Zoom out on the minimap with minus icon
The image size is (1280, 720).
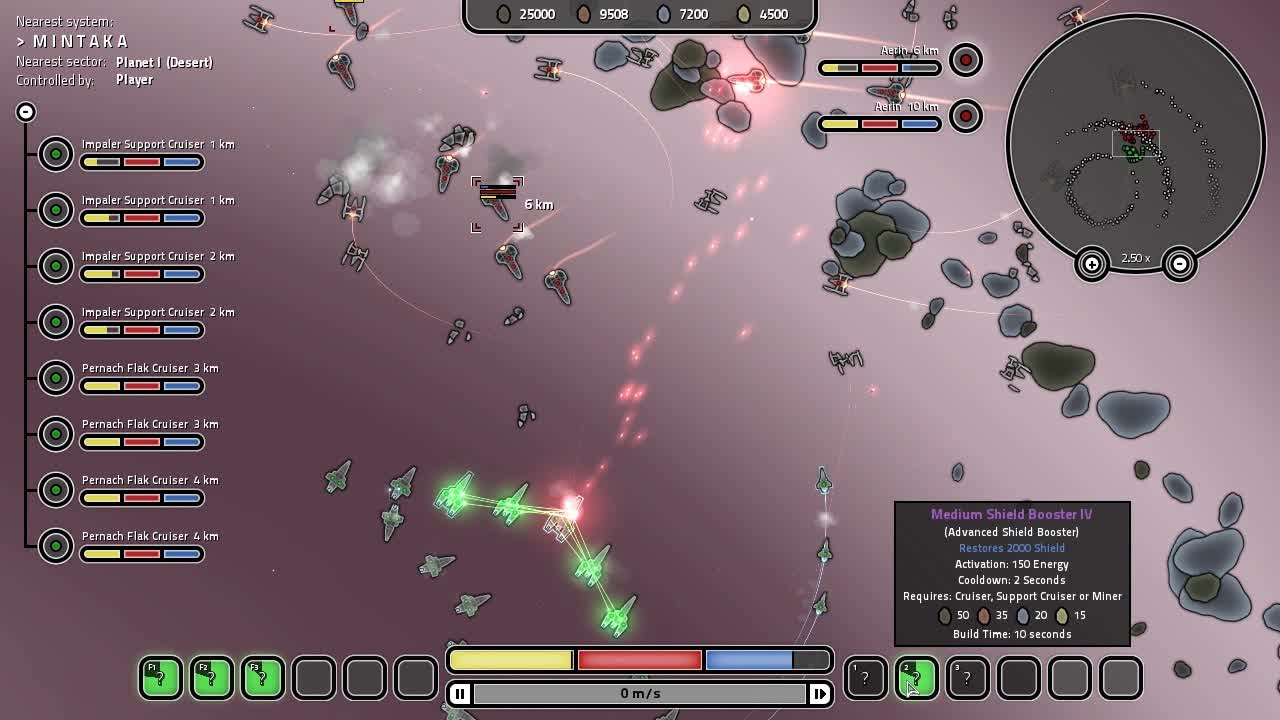point(1180,265)
